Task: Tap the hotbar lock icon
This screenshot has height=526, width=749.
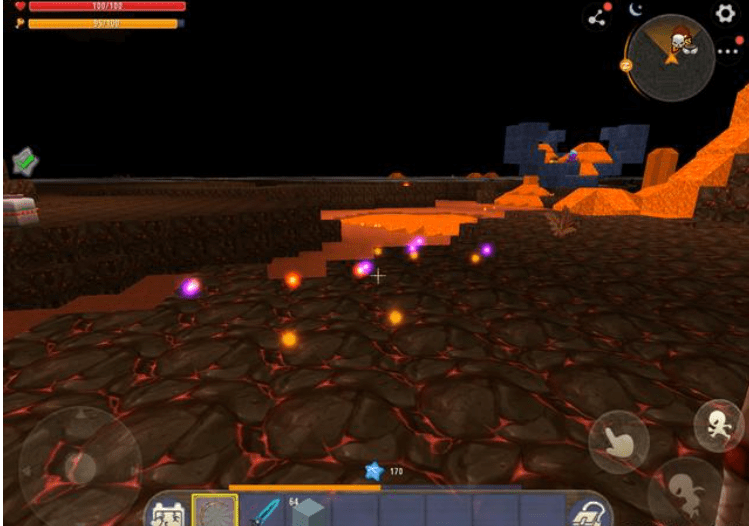Action: (584, 512)
